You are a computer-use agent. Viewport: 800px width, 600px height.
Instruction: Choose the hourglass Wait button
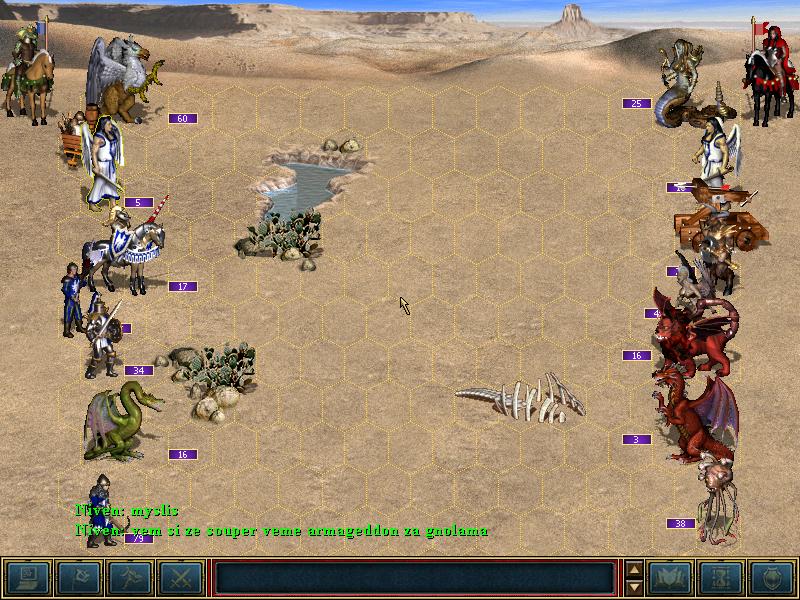(722, 578)
